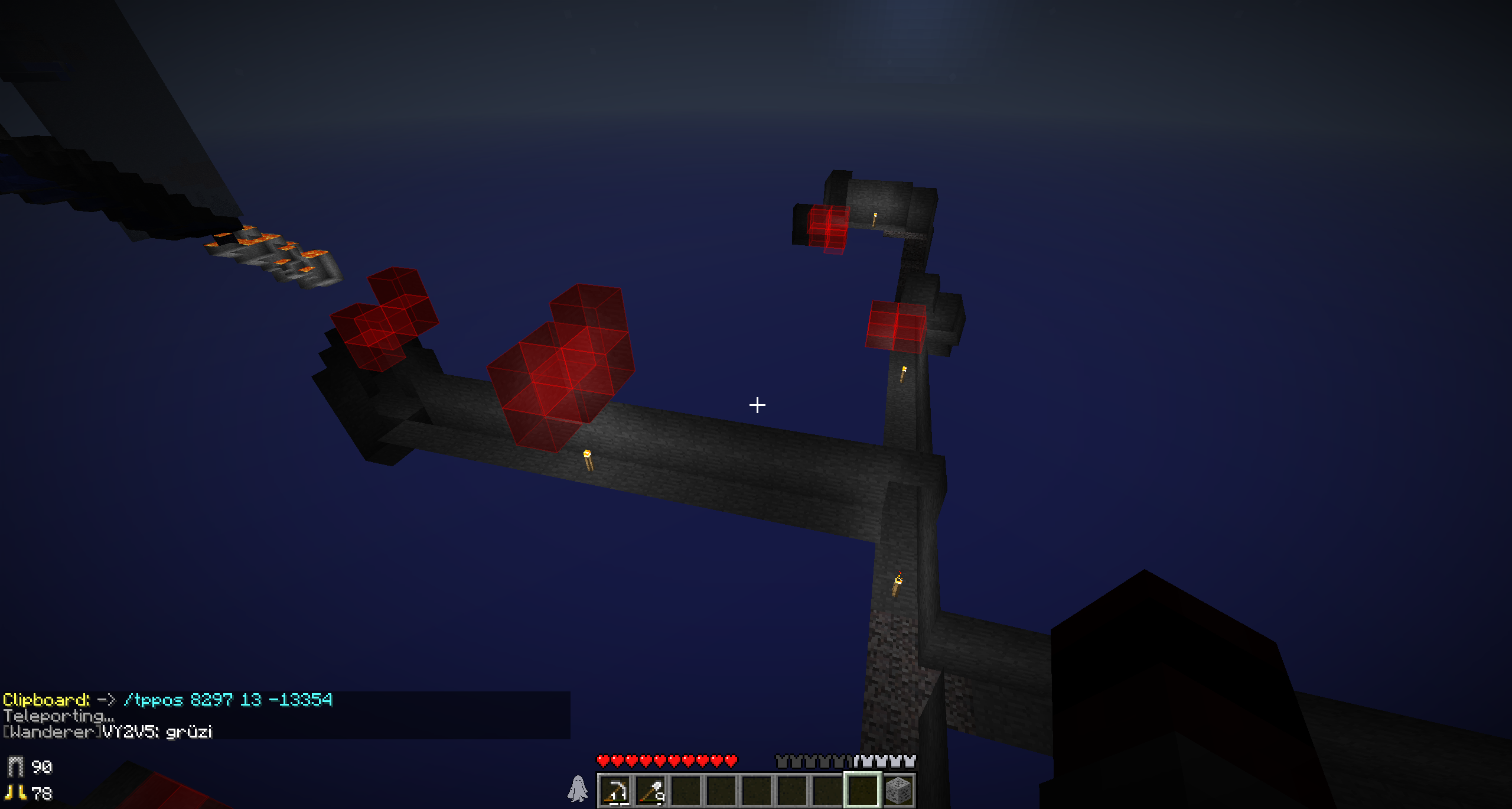
Task: Click the golden boots armor icon
Action: [16, 793]
